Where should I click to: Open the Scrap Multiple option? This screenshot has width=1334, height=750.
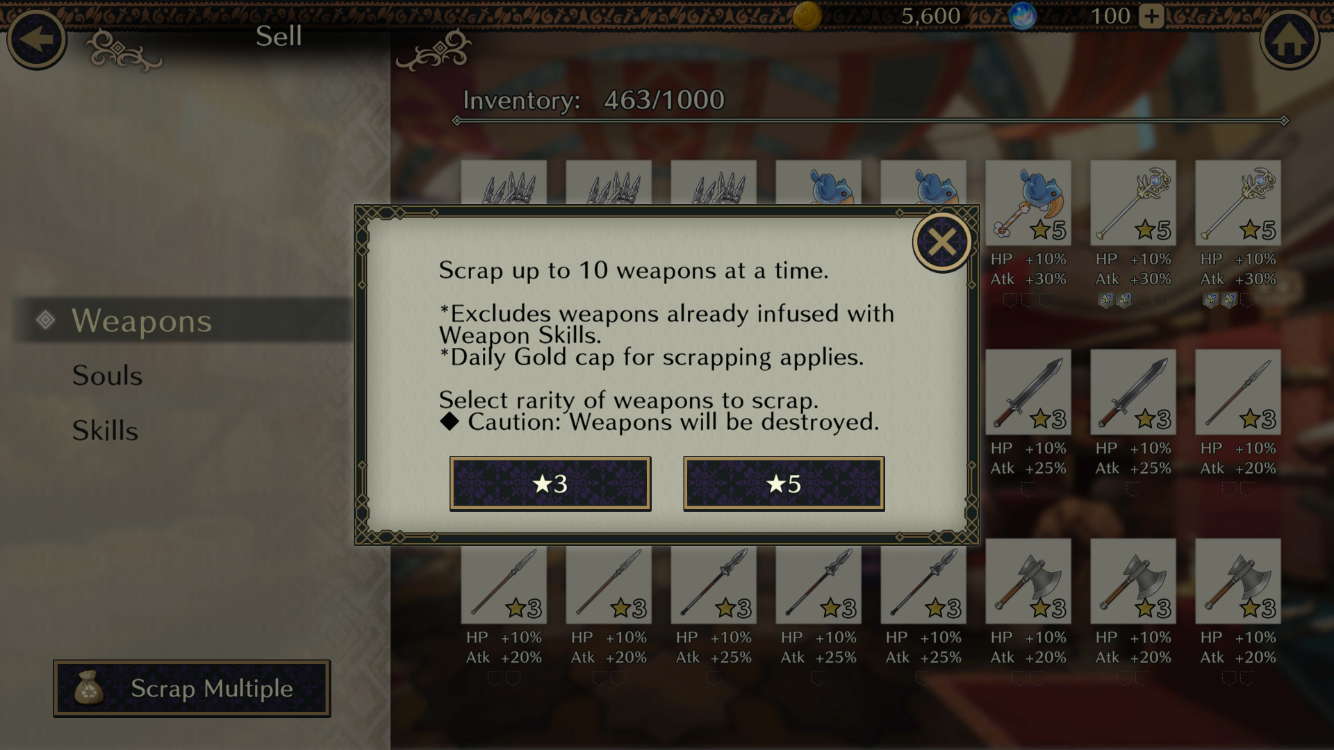point(192,688)
